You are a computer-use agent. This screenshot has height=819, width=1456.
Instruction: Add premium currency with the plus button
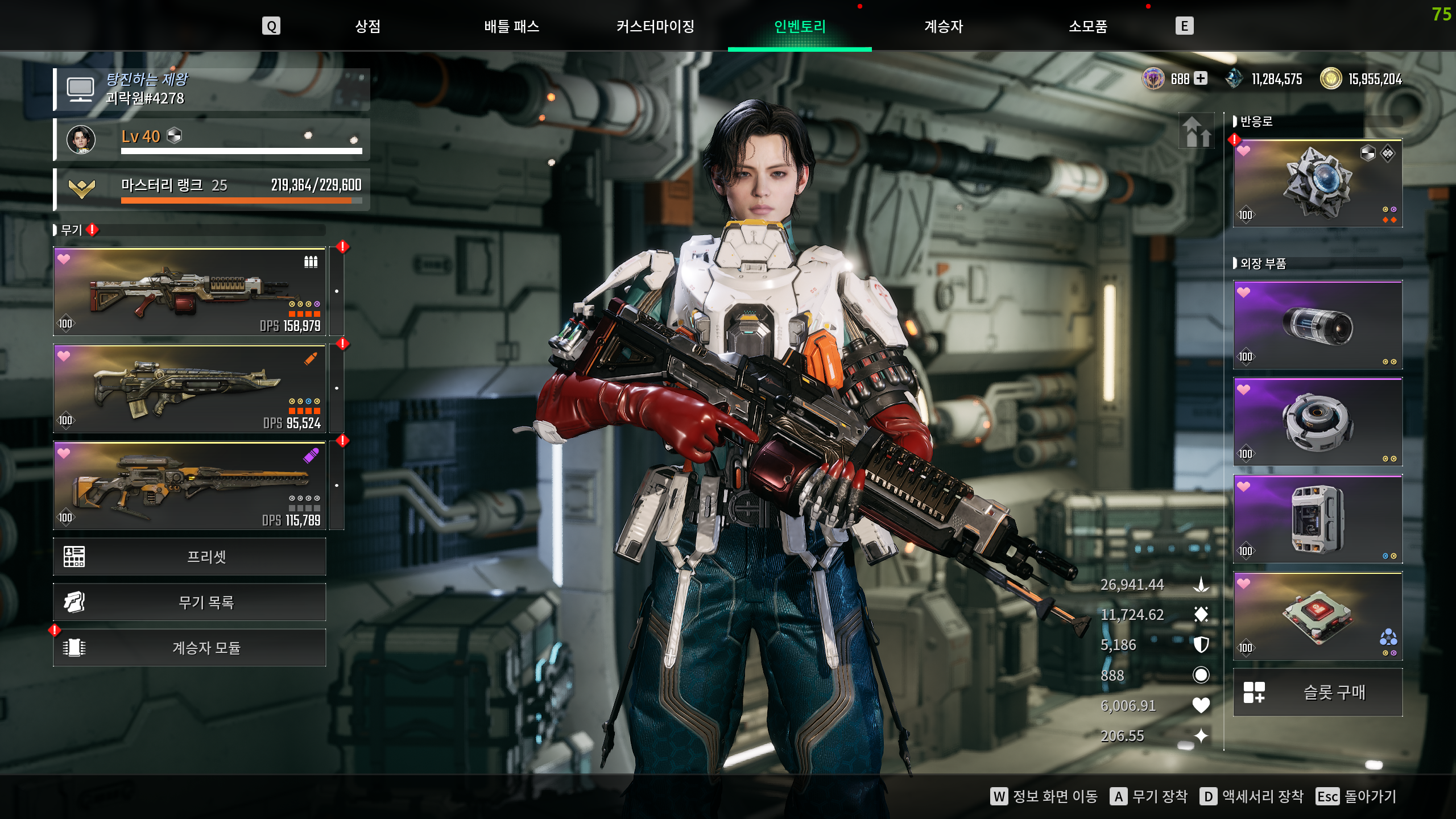click(1201, 78)
